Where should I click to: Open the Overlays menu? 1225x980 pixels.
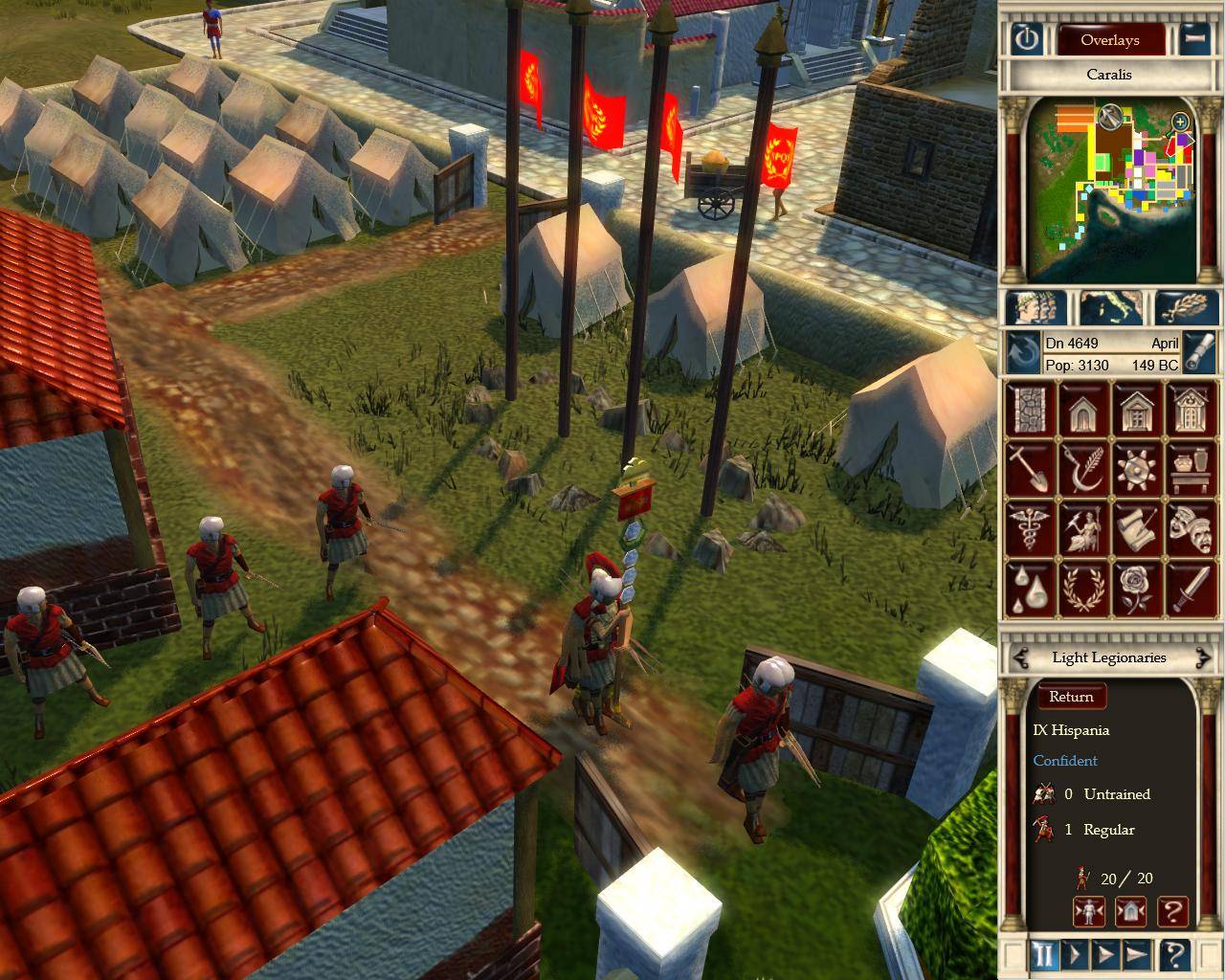pyautogui.click(x=1109, y=40)
